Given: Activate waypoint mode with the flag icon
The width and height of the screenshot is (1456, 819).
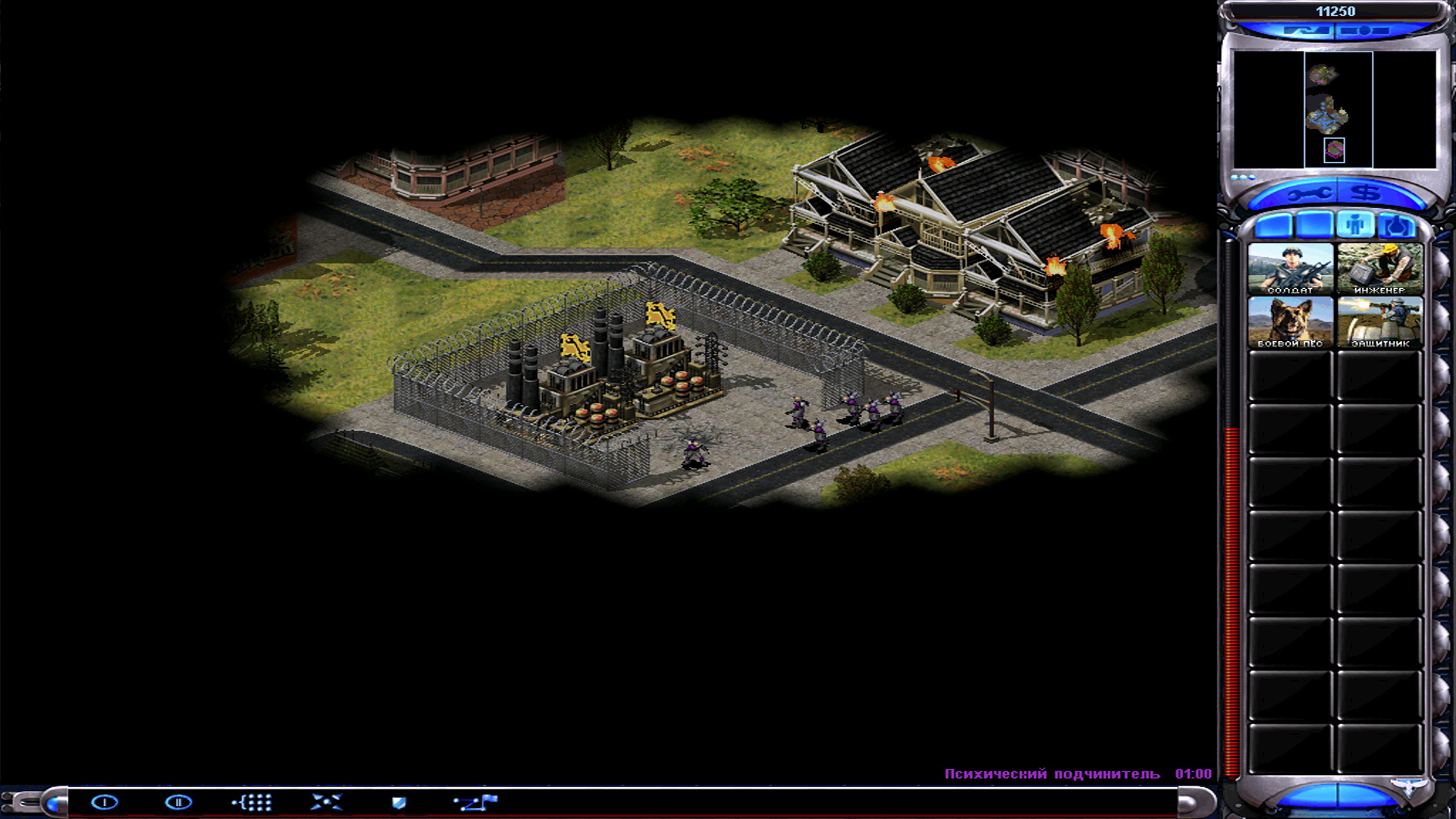Looking at the screenshot, I should pos(472,802).
